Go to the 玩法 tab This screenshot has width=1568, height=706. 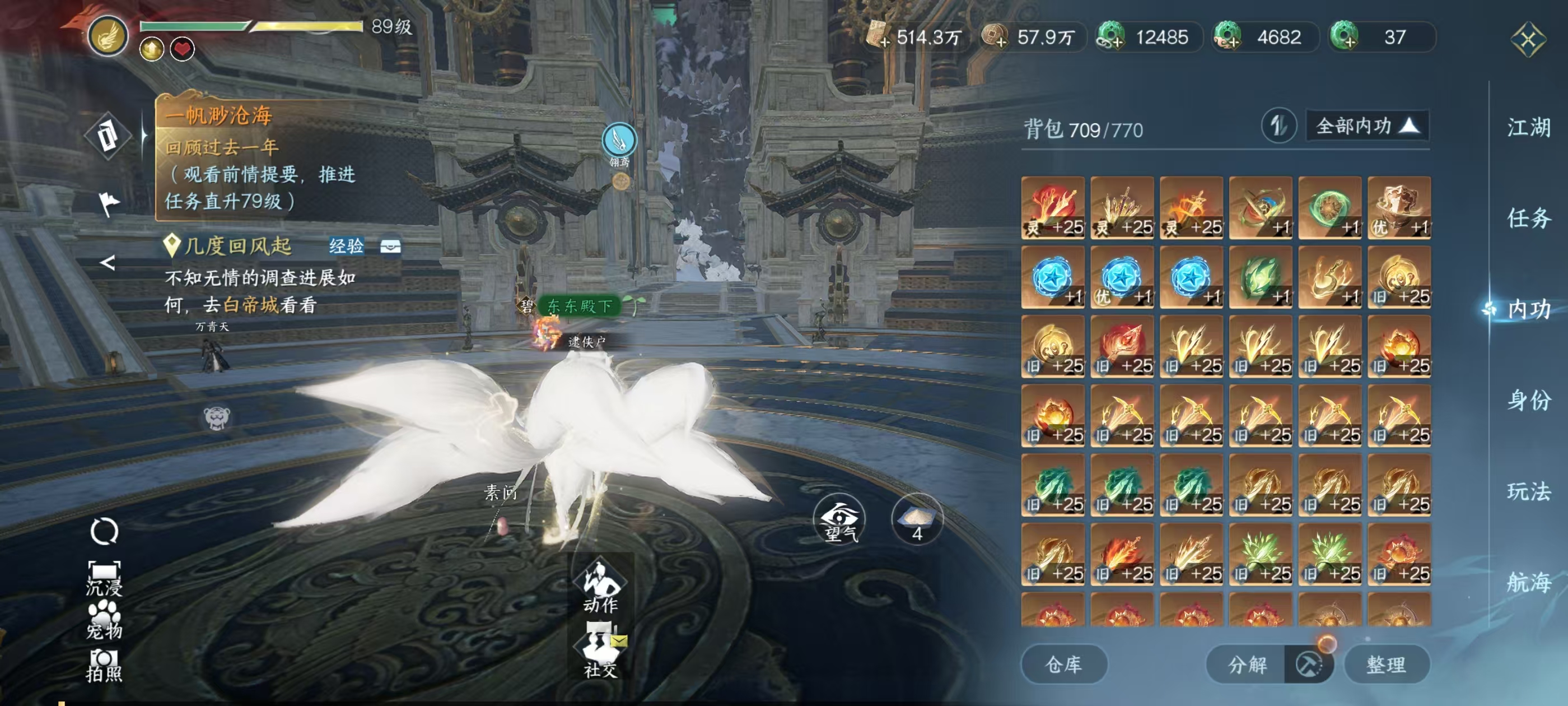tap(1528, 491)
